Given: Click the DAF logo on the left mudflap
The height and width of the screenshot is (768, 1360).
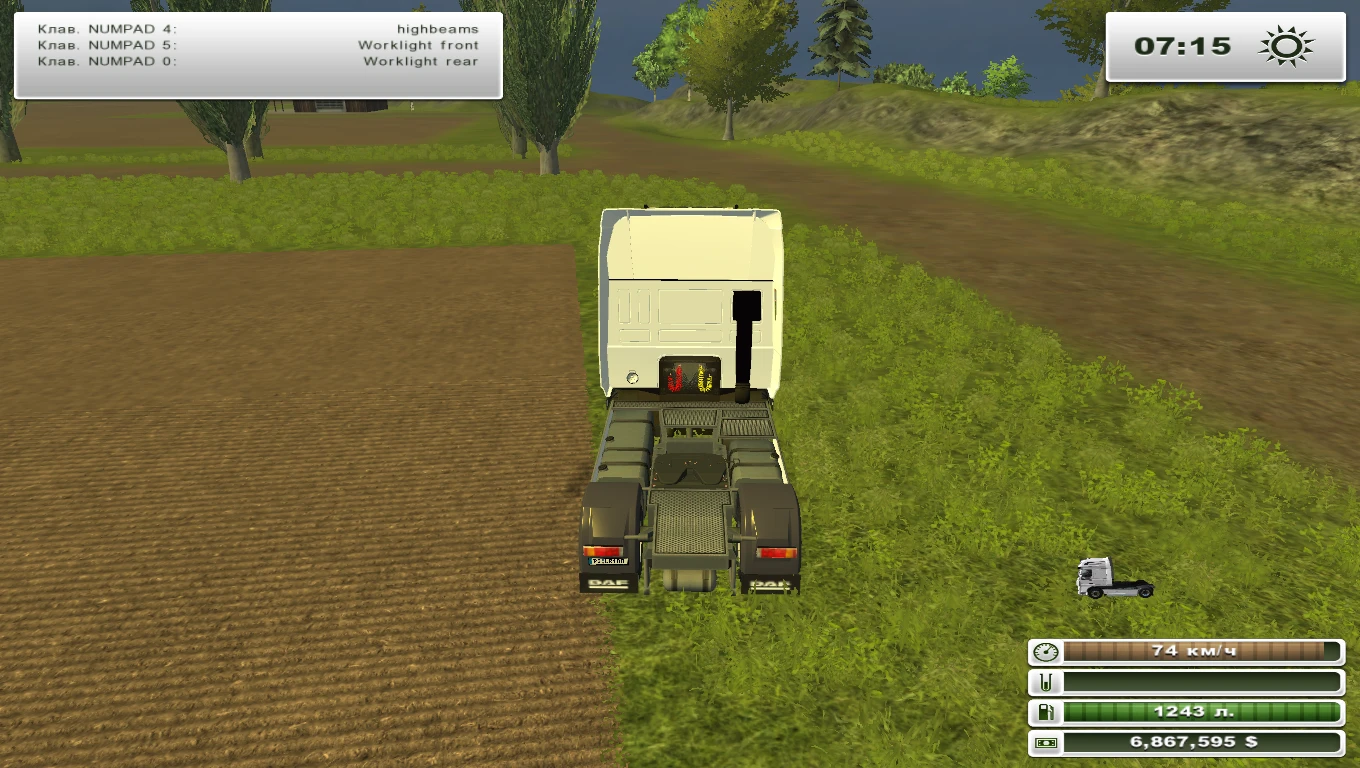Looking at the screenshot, I should tap(608, 583).
